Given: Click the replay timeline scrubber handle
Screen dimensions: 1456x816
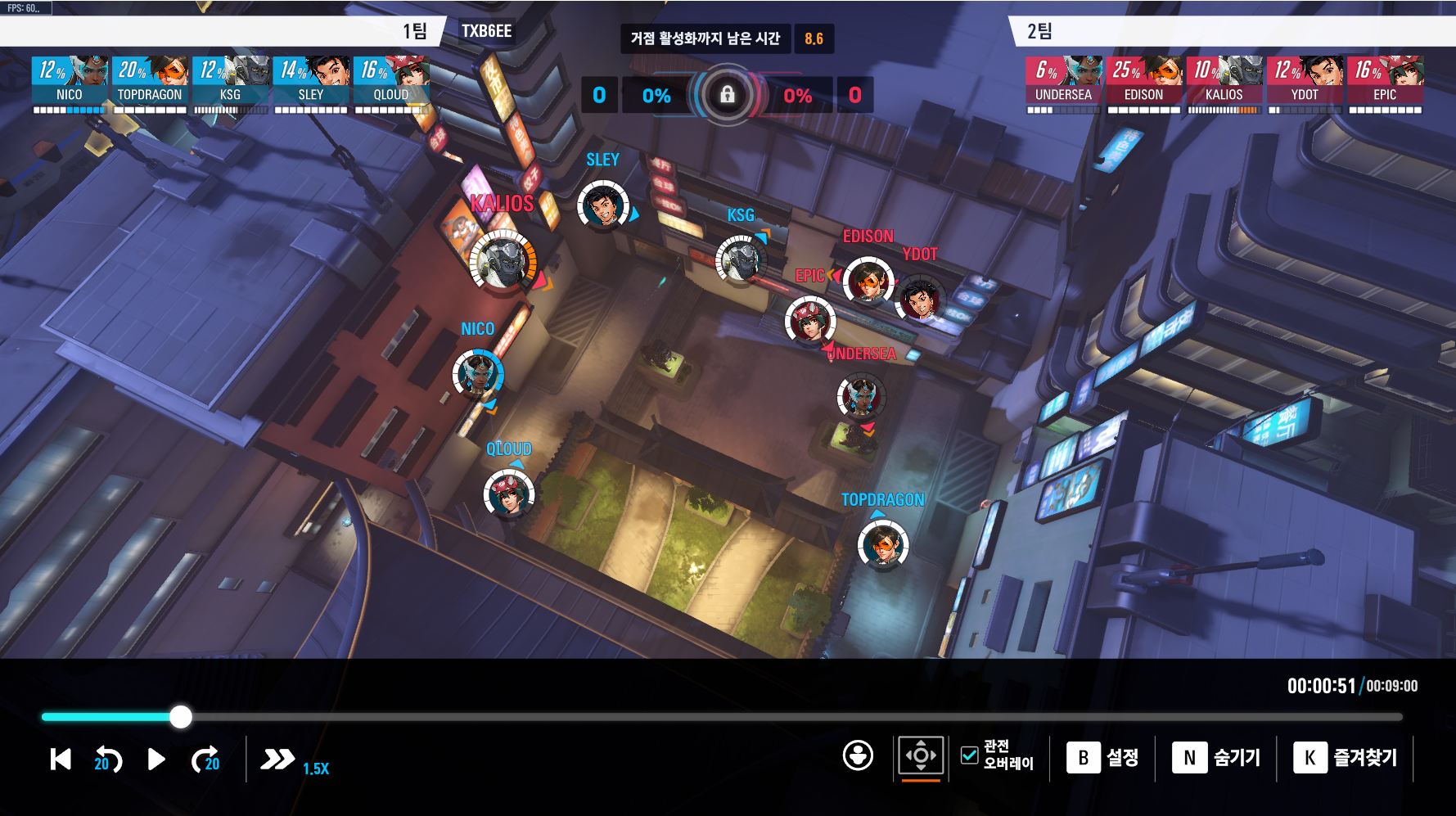Looking at the screenshot, I should (x=181, y=717).
